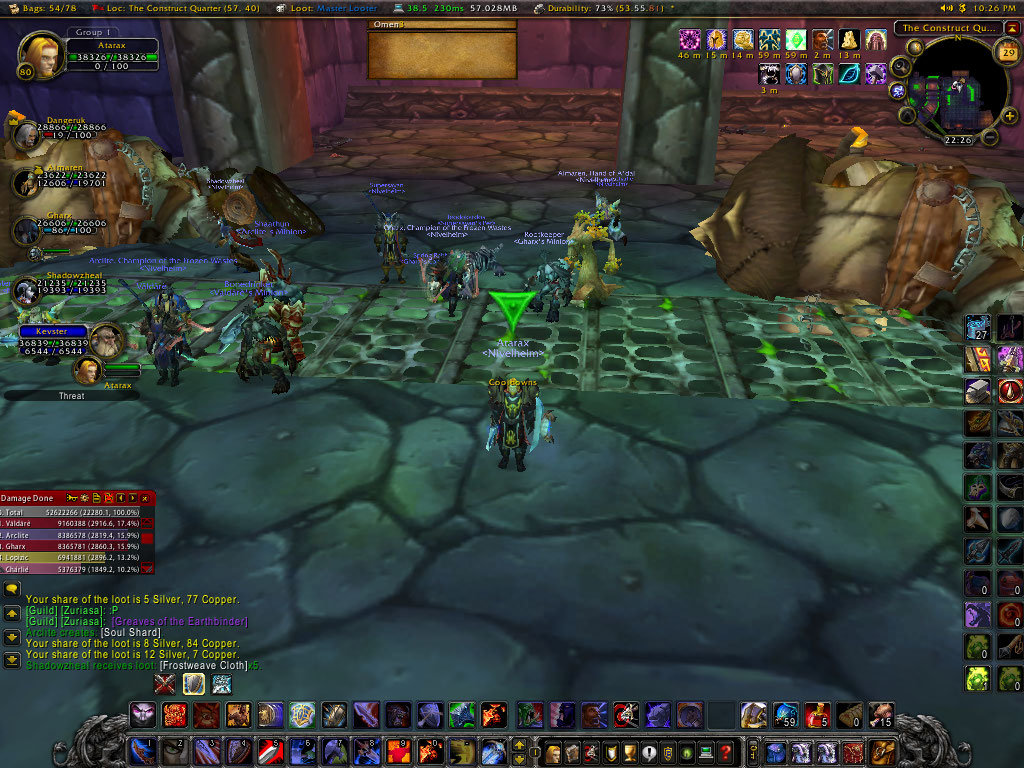Screen dimensions: 1024x768
Task: Click the Kevster target frame portrait
Action: [106, 340]
